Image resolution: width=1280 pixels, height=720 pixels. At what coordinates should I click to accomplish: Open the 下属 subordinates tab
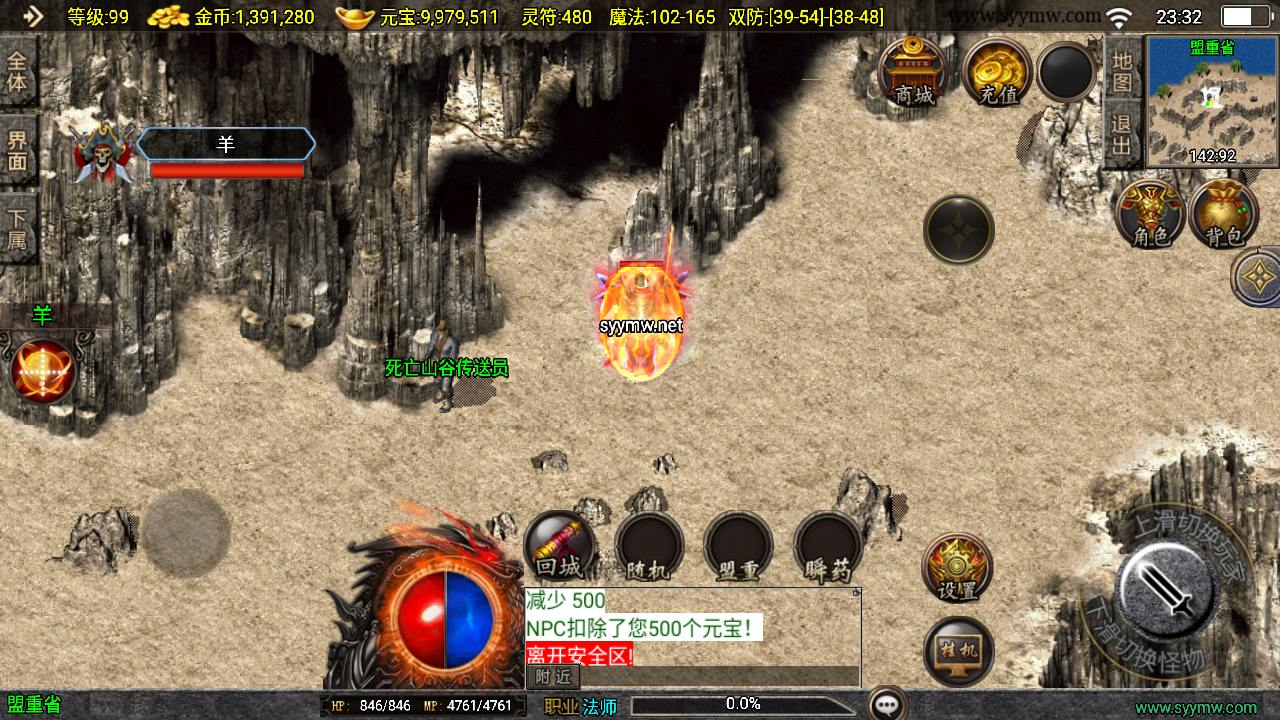18,228
